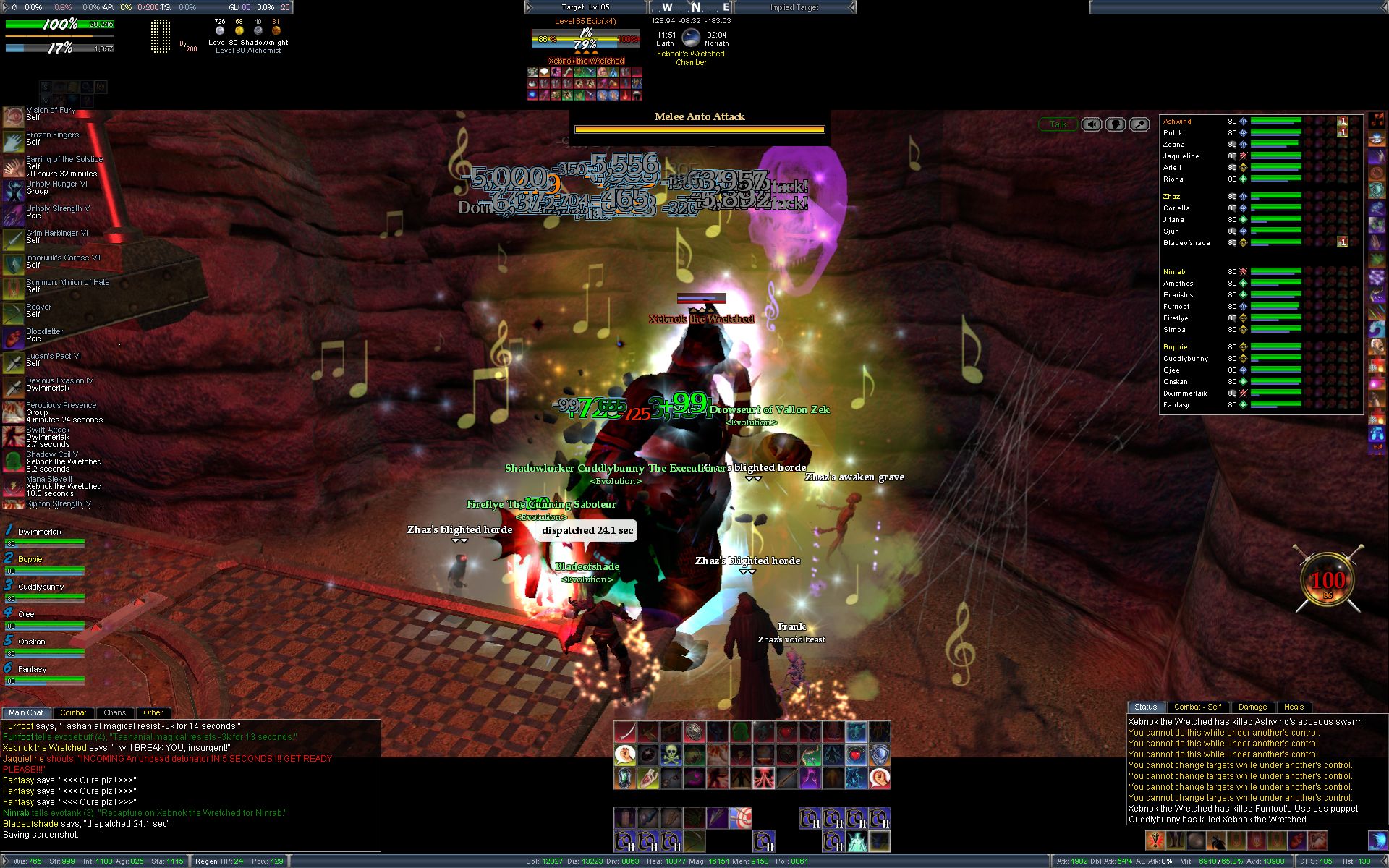Switch to the Heals log tab
This screenshot has height=868, width=1389.
(1294, 707)
